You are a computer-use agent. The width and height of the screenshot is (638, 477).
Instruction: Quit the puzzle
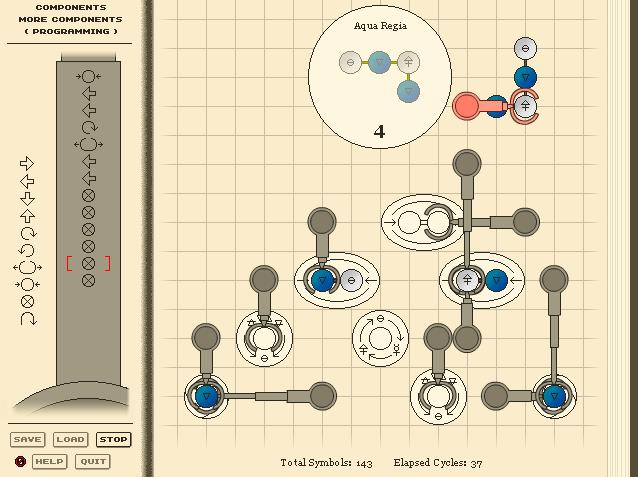[93, 461]
